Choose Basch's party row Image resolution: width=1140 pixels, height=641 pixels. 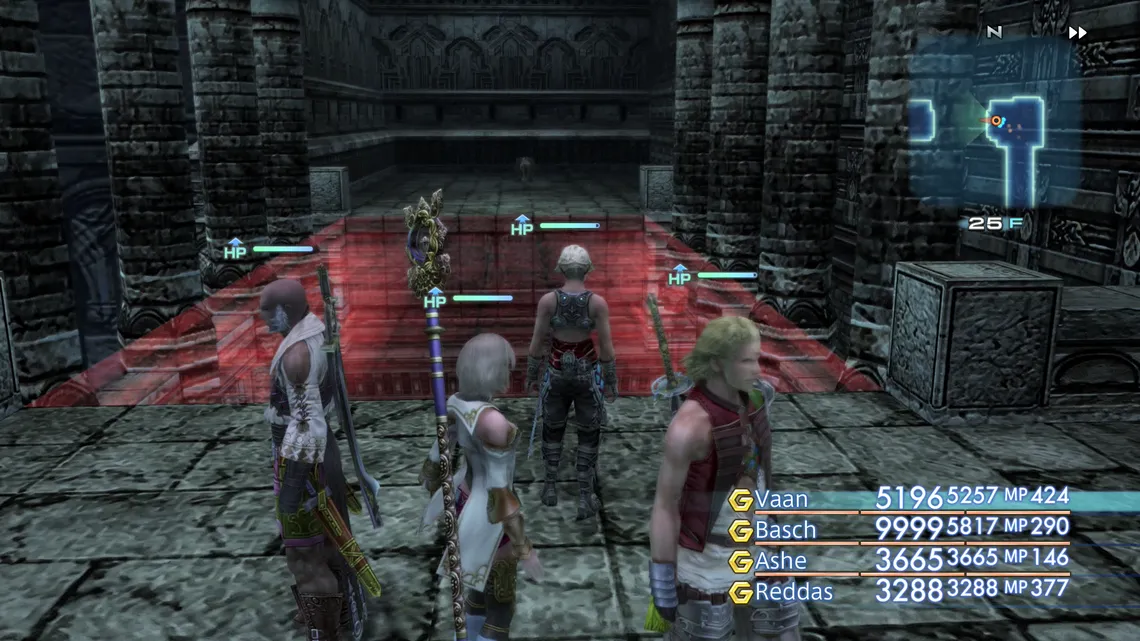[786, 530]
